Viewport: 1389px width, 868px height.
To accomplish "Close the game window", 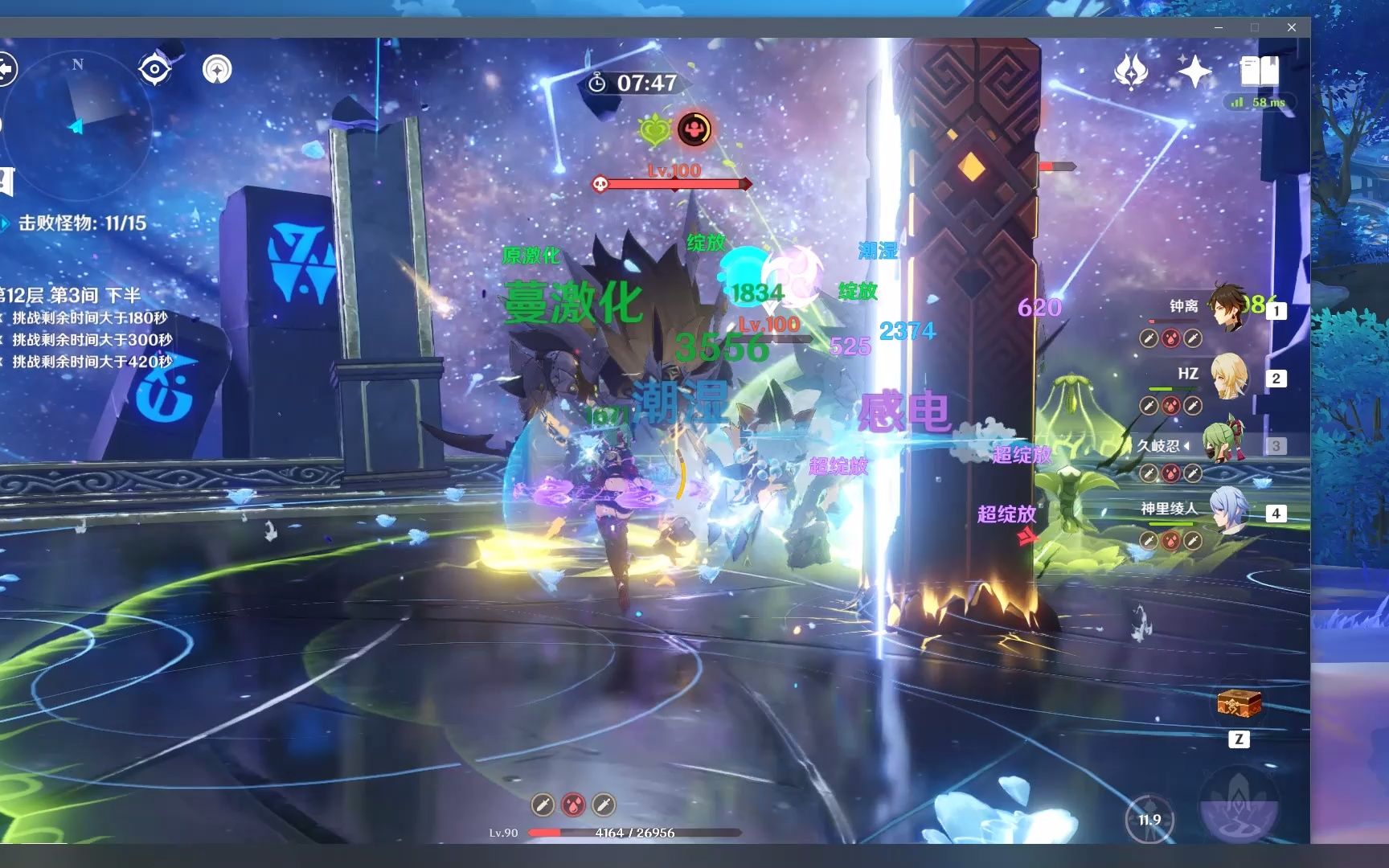I will coord(1291,27).
